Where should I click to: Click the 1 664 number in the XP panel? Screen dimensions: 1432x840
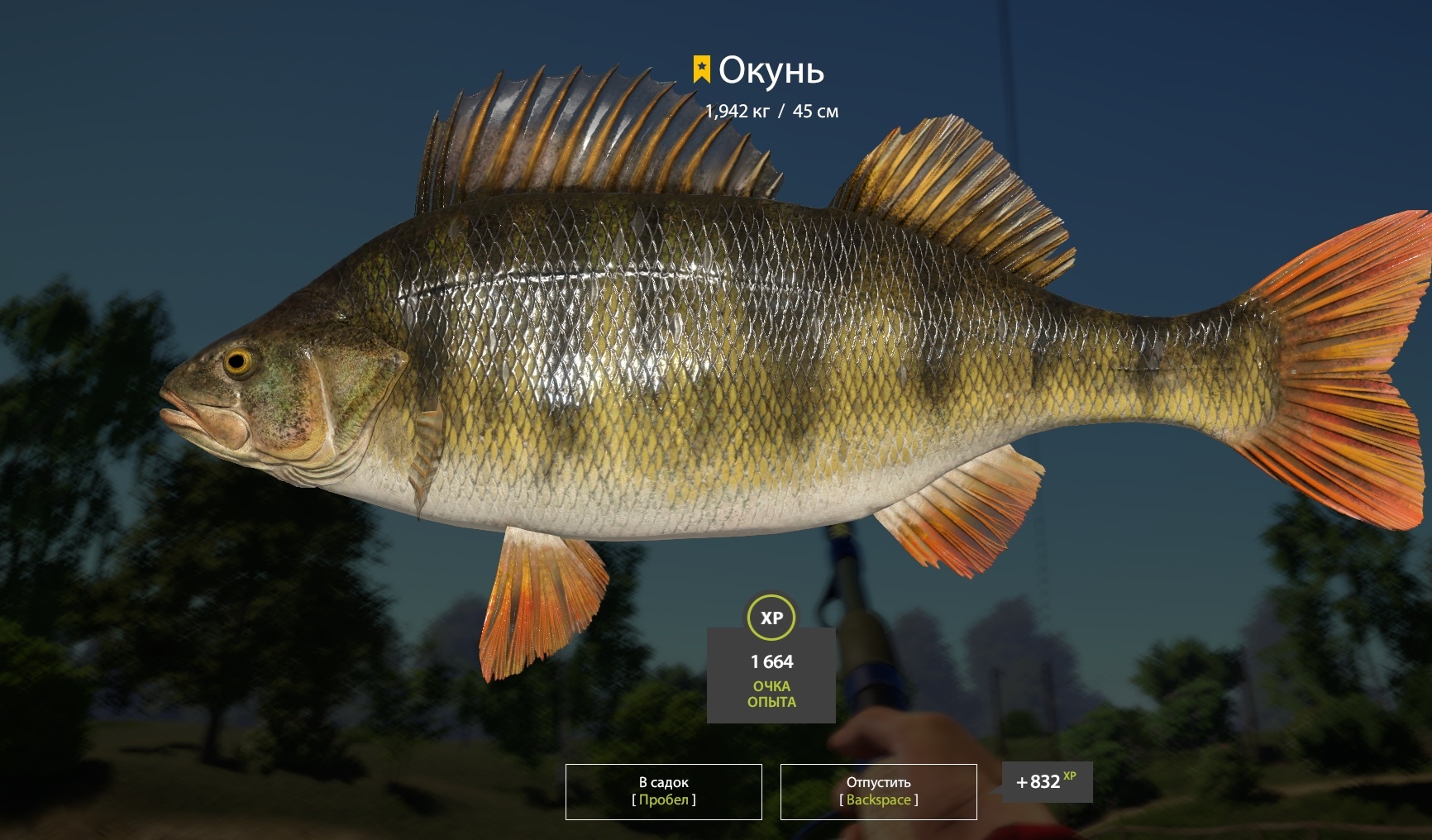click(x=771, y=661)
